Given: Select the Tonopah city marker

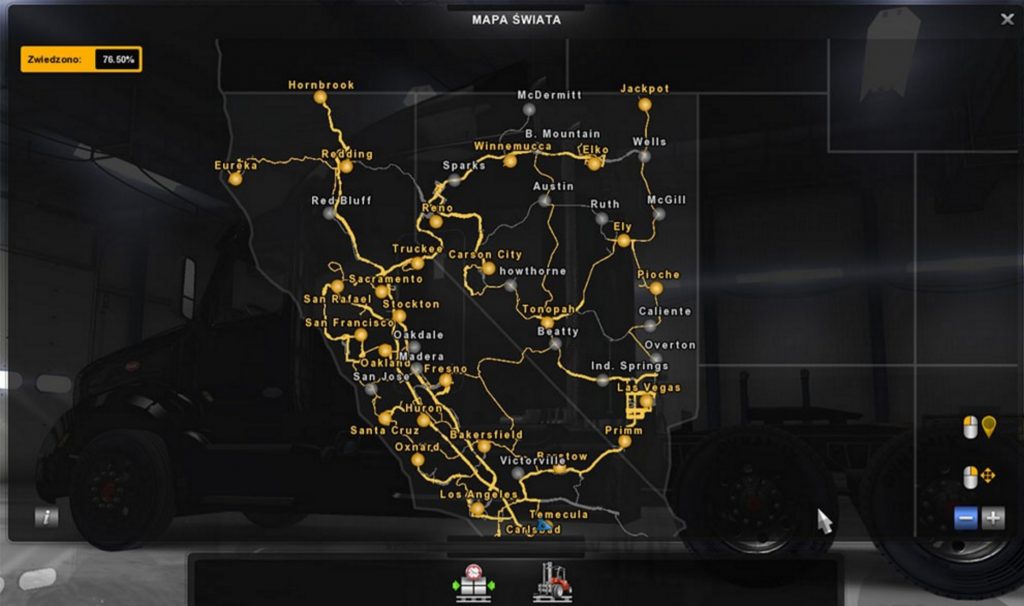Looking at the screenshot, I should pyautogui.click(x=548, y=322).
